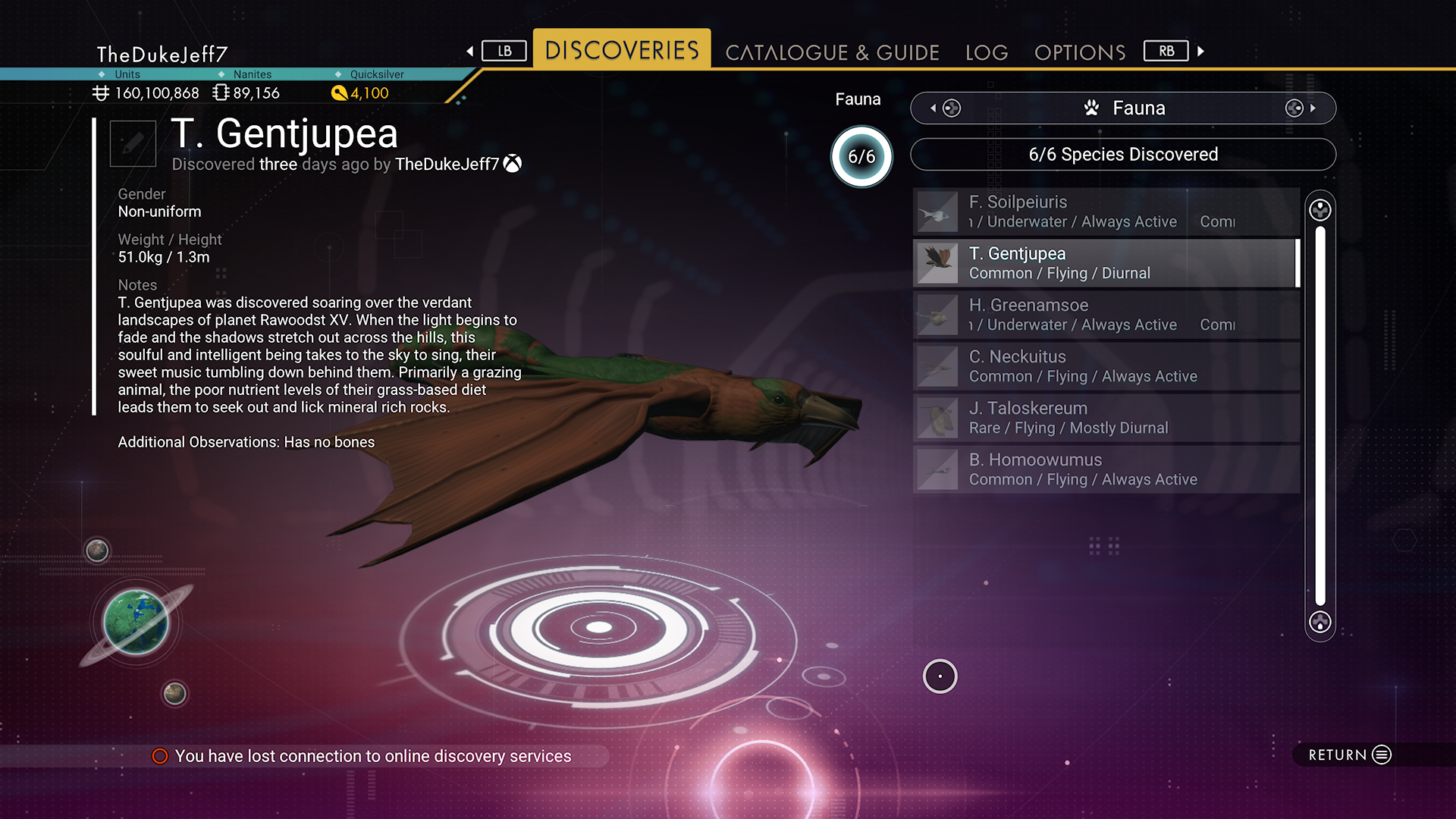Select the small moon below the planet
The image size is (1456, 819).
click(x=174, y=693)
